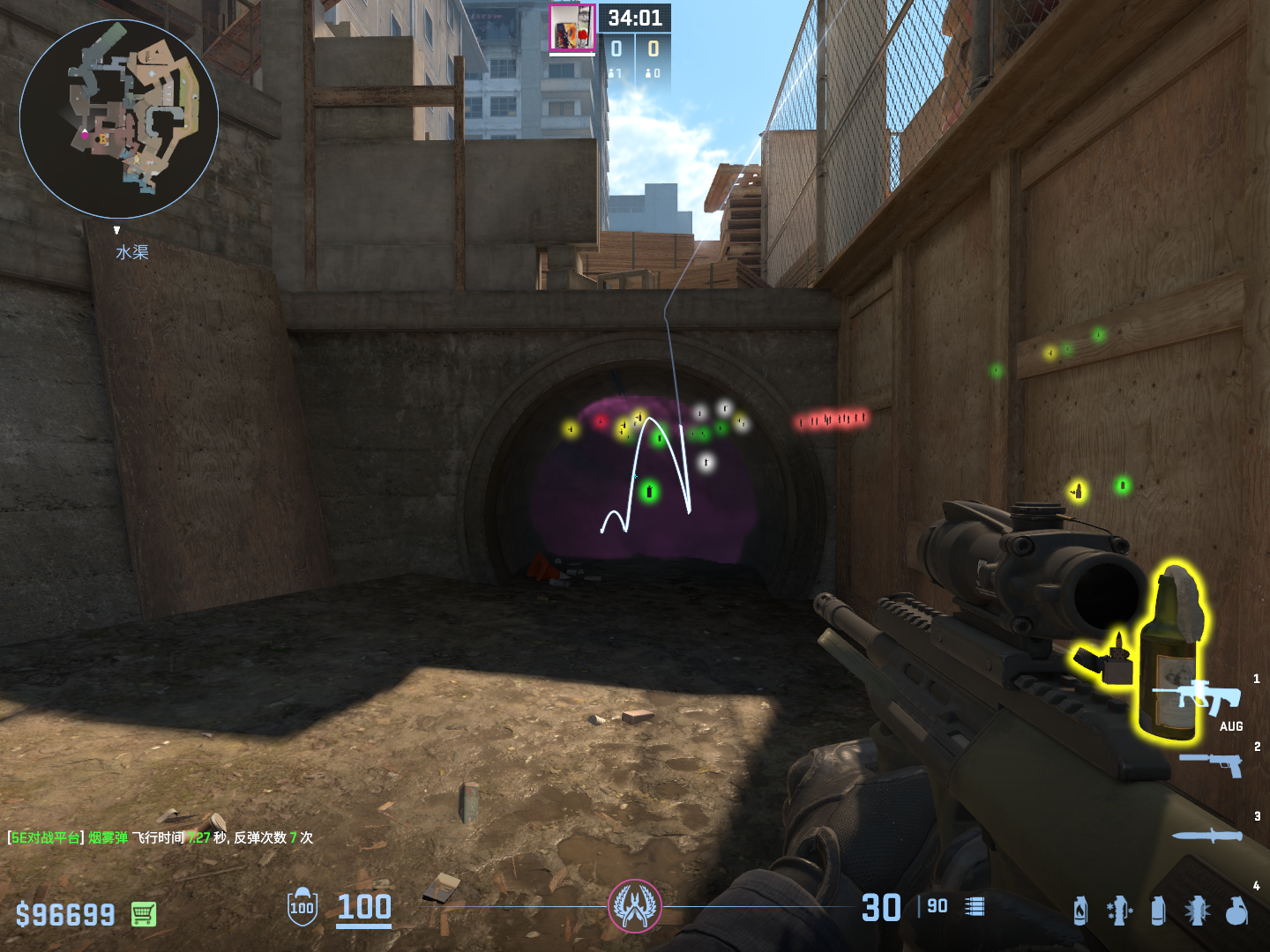Click the Counter-Terrorist team emblem

point(635,906)
